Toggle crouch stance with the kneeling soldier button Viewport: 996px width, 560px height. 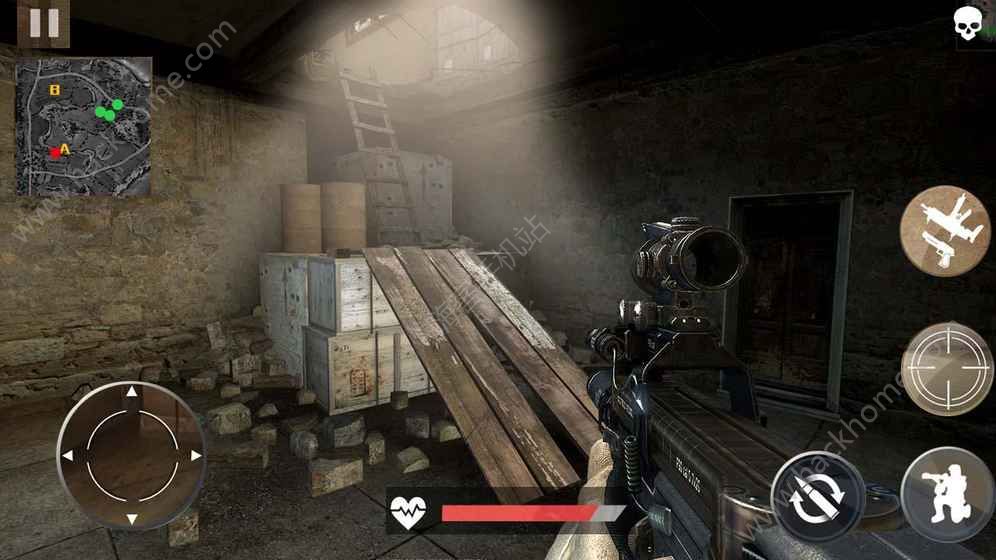coord(946,494)
